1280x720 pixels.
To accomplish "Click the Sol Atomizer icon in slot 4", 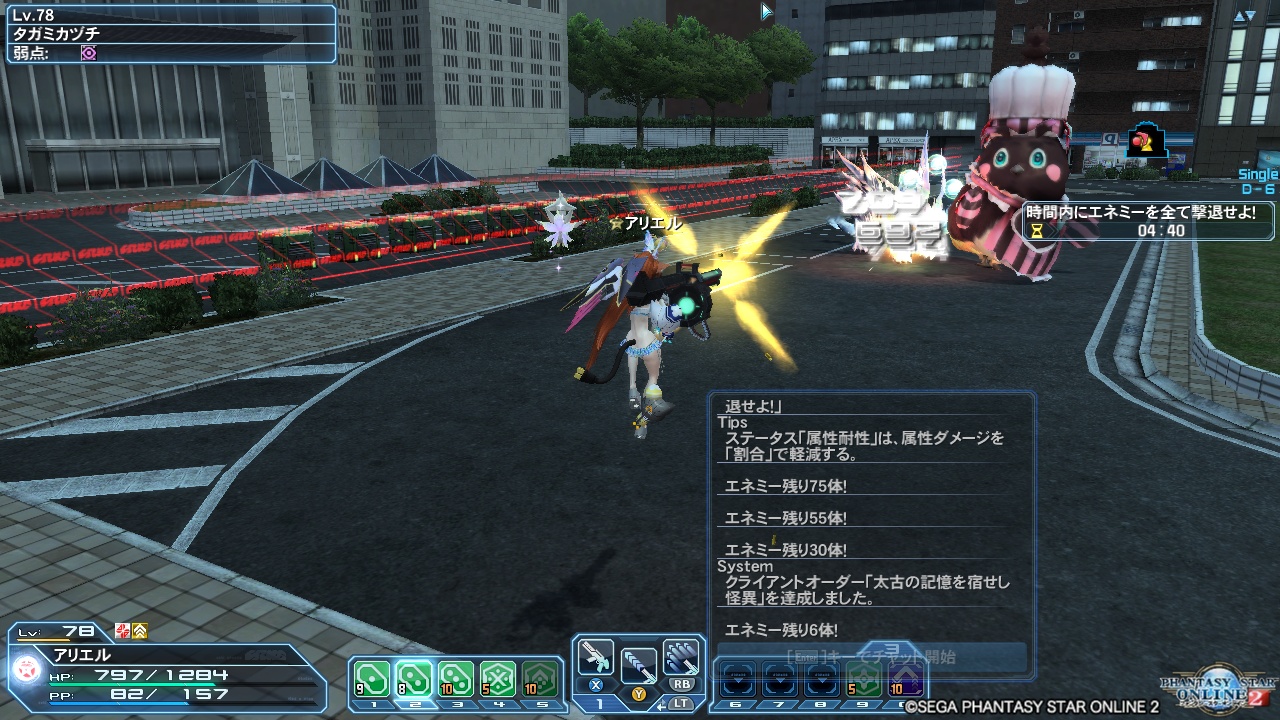I will [497, 677].
